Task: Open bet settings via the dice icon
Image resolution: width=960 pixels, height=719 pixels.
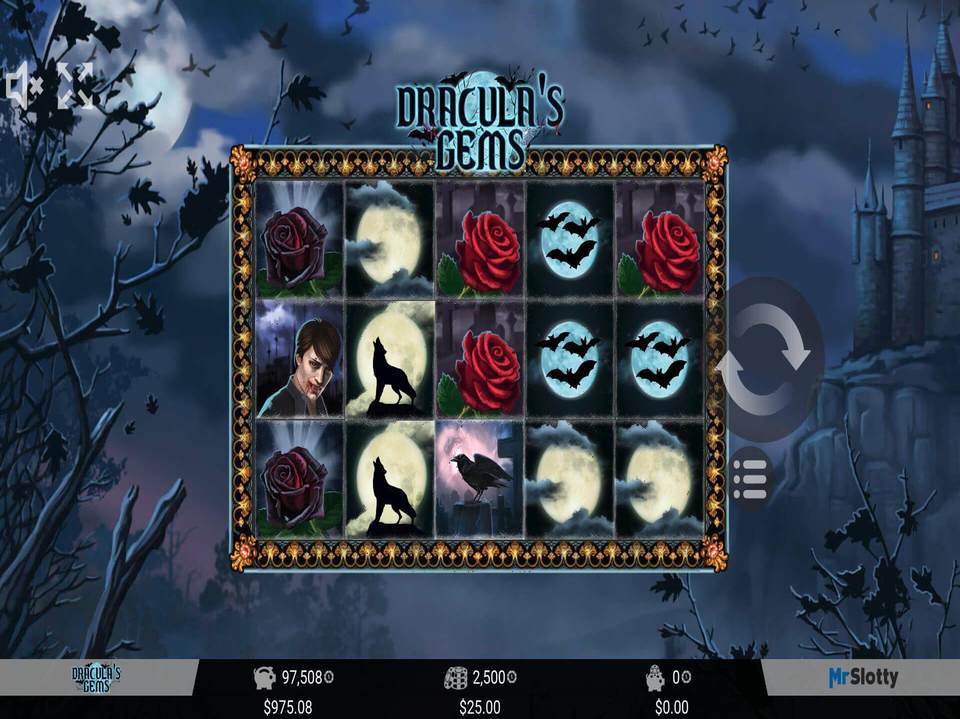Action: [x=455, y=678]
